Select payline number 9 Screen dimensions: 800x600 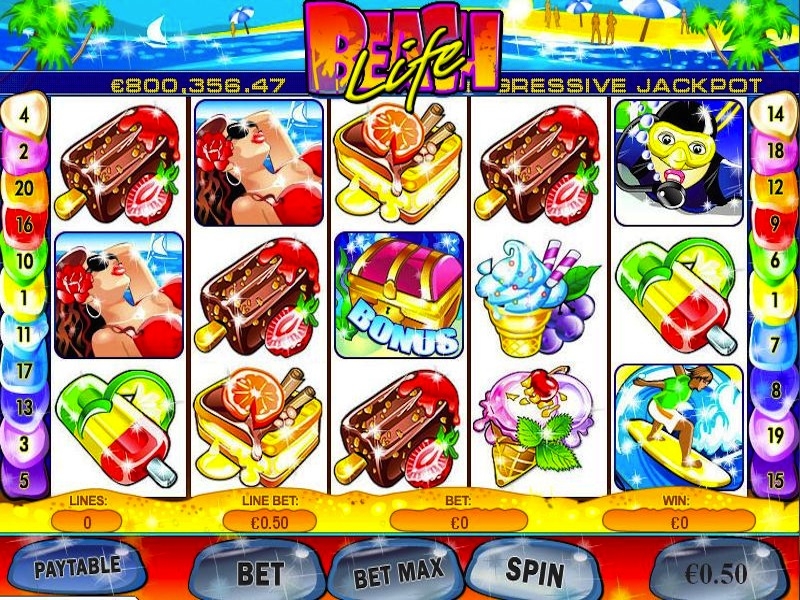(775, 224)
